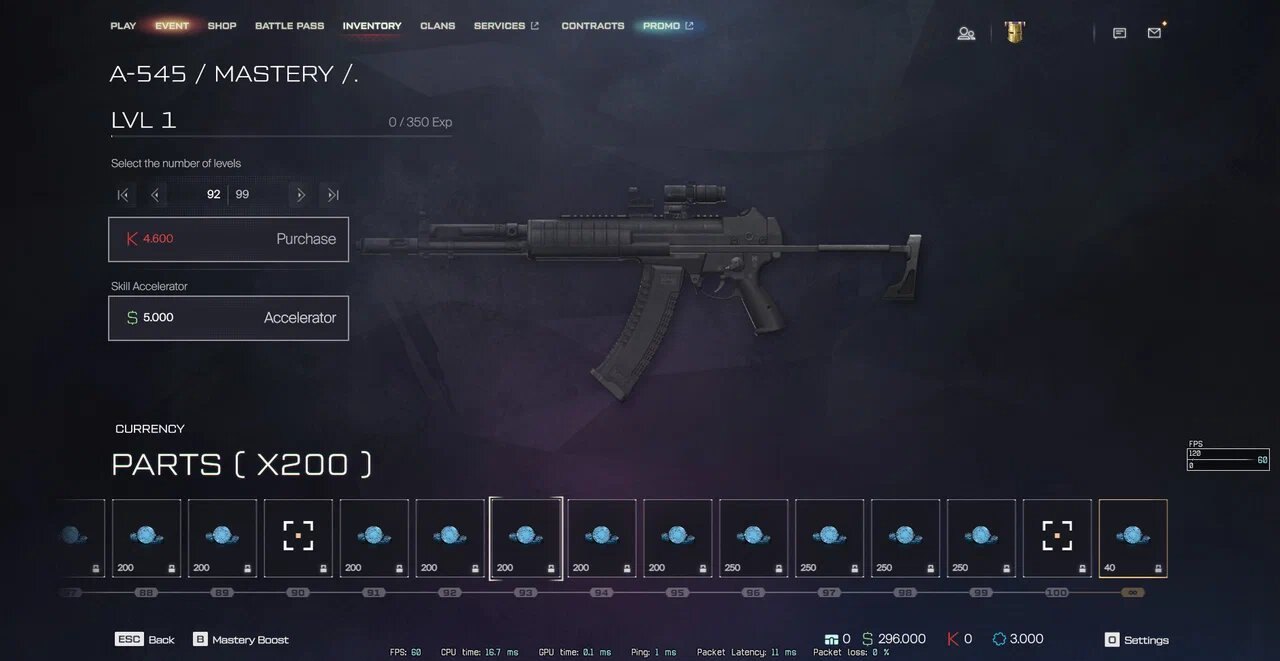Open Settings in the bottom bar
1280x661 pixels.
[x=1136, y=640]
